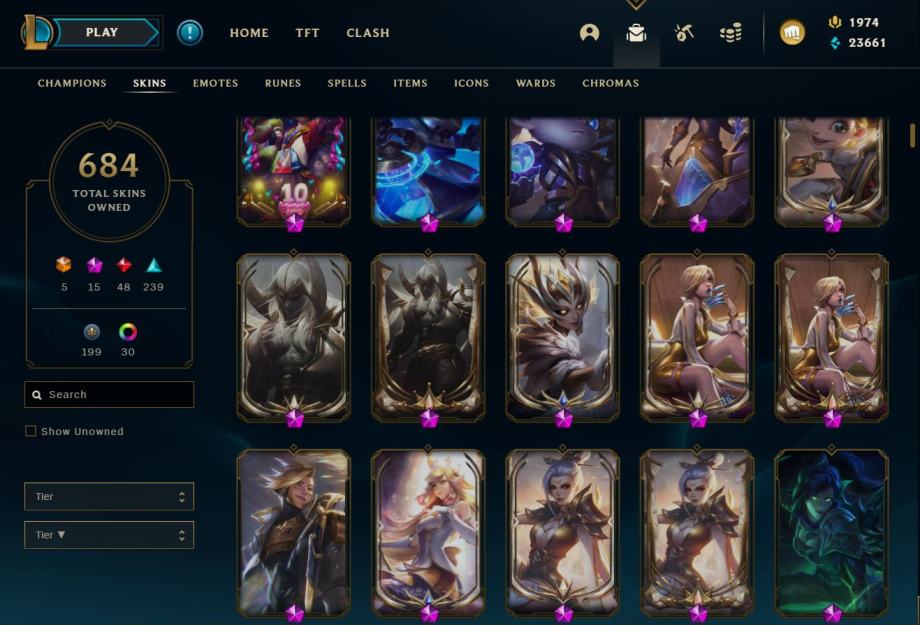
Task: Open the store coins icon
Action: coord(731,33)
